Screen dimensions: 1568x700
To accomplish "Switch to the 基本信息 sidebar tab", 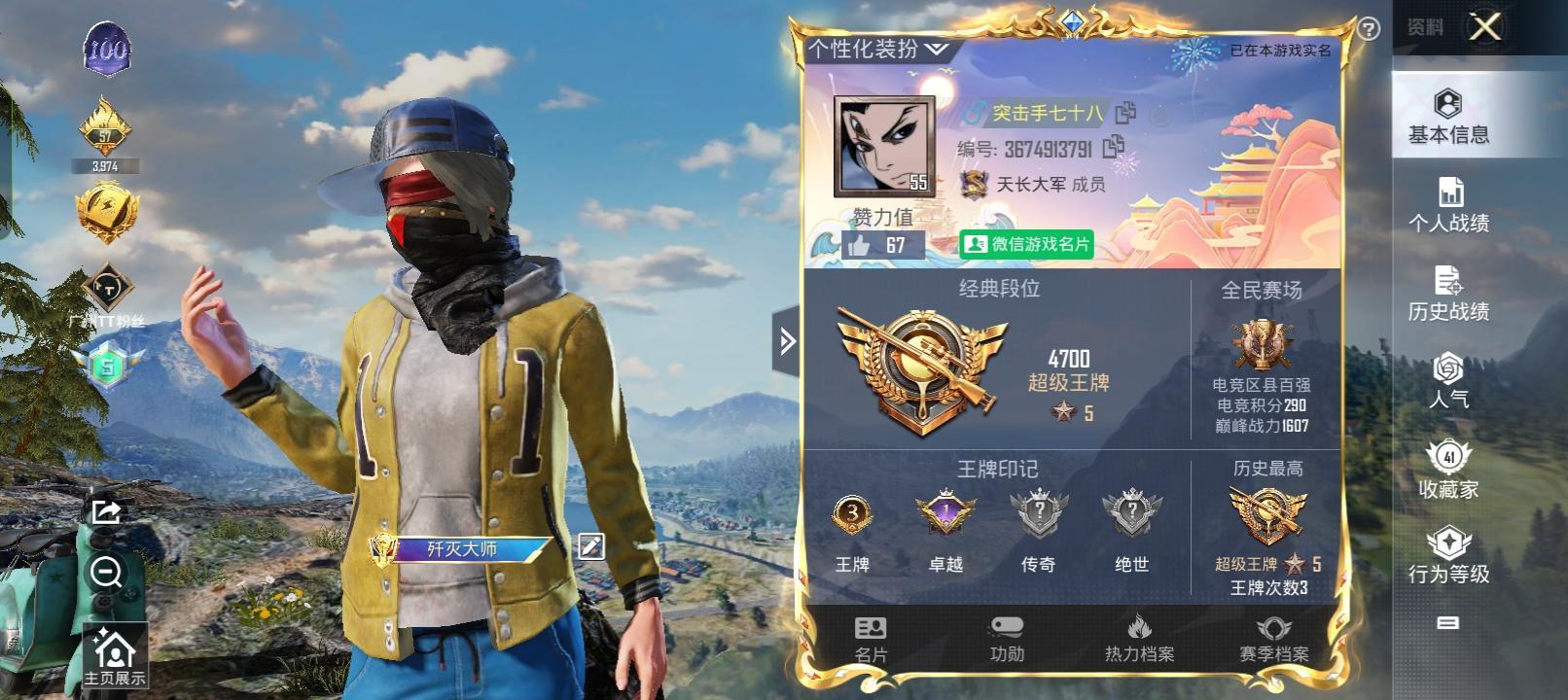I will (x=1448, y=117).
